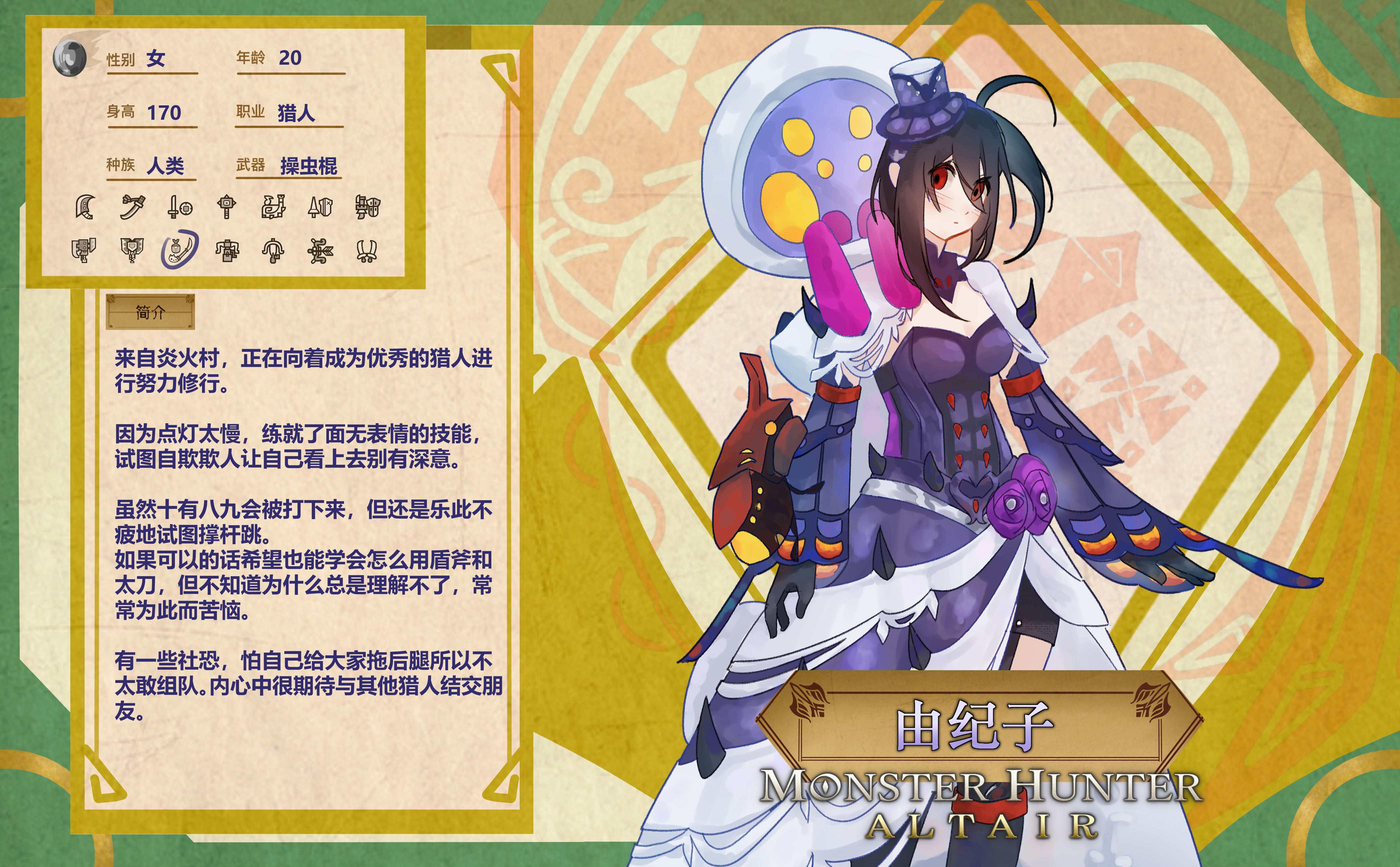Pick the Gunlance weapon icon

367,206
